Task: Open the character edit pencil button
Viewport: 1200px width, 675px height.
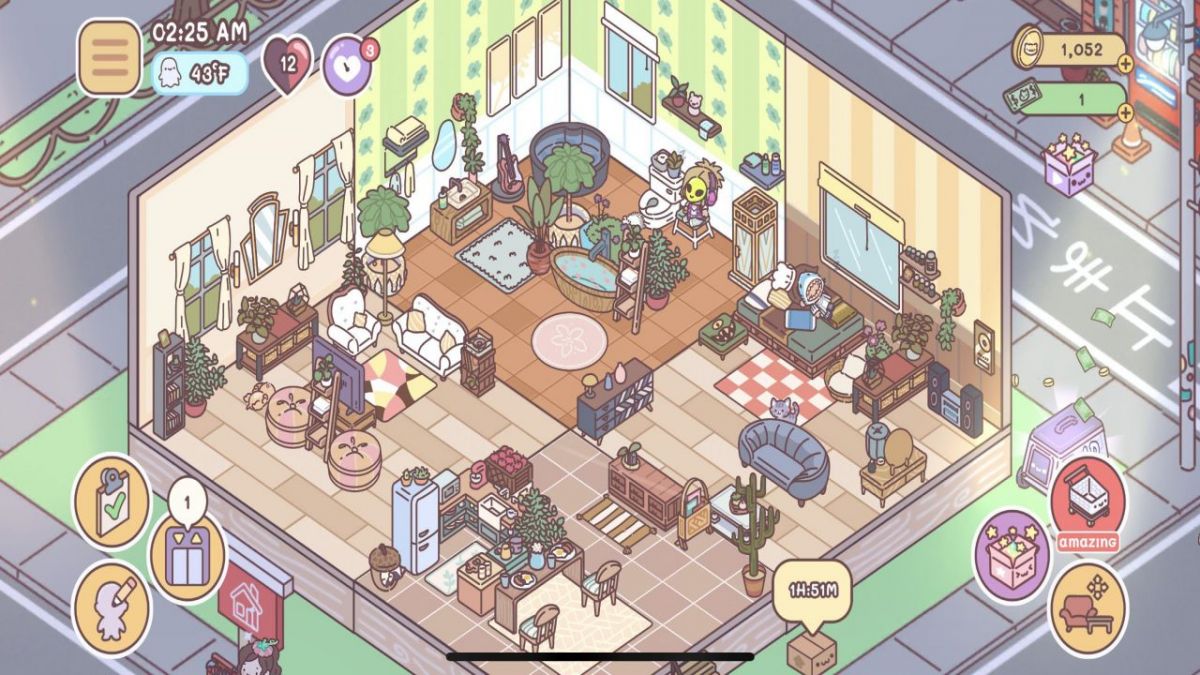Action: [111, 606]
